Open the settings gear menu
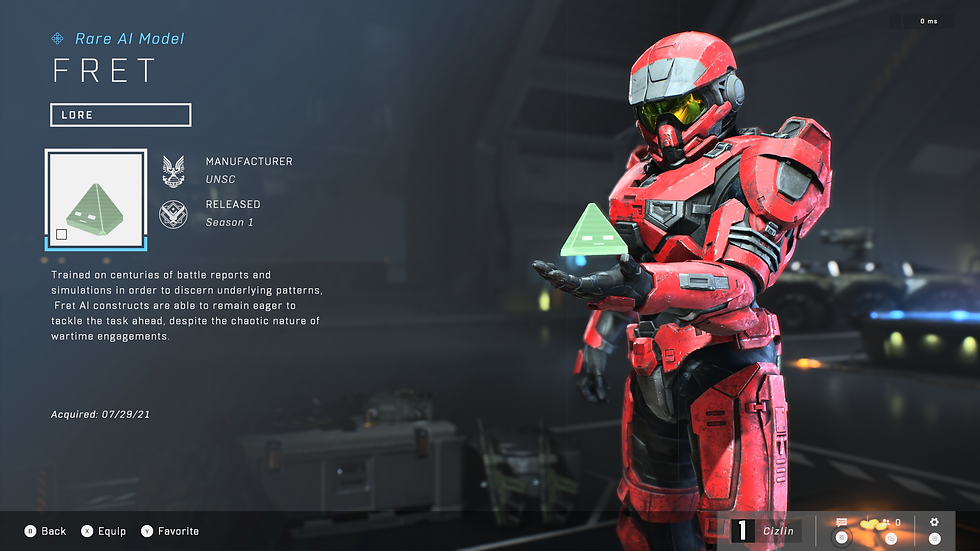 (934, 522)
